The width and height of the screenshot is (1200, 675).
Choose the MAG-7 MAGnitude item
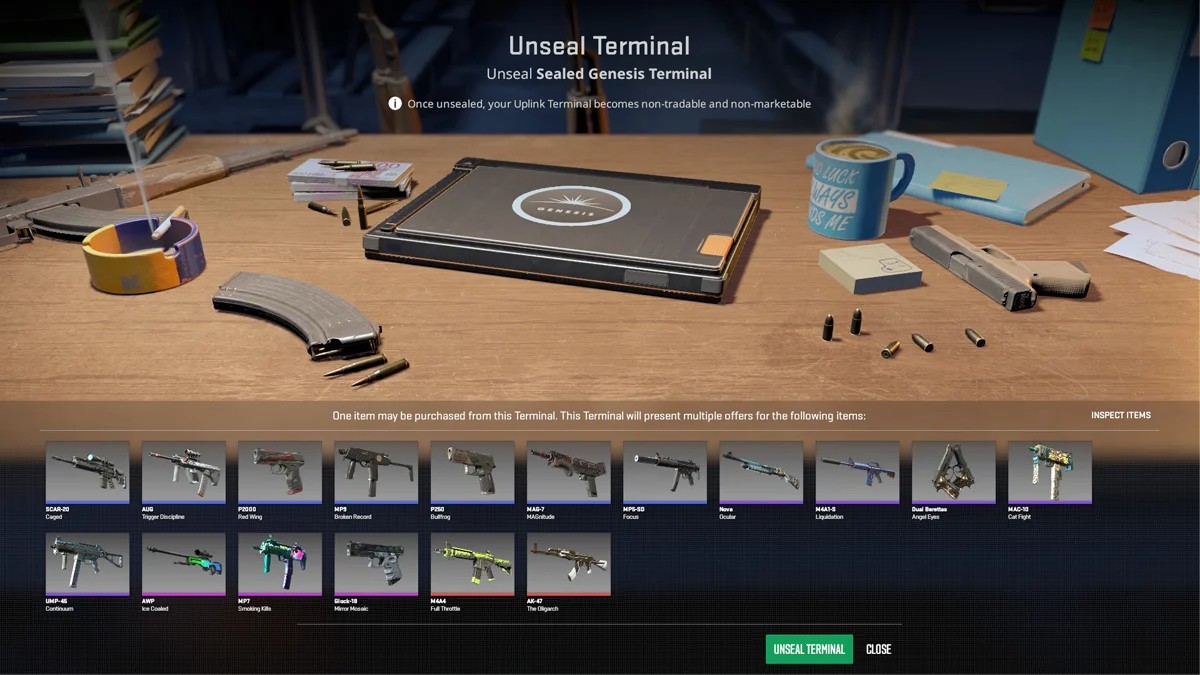tap(568, 471)
